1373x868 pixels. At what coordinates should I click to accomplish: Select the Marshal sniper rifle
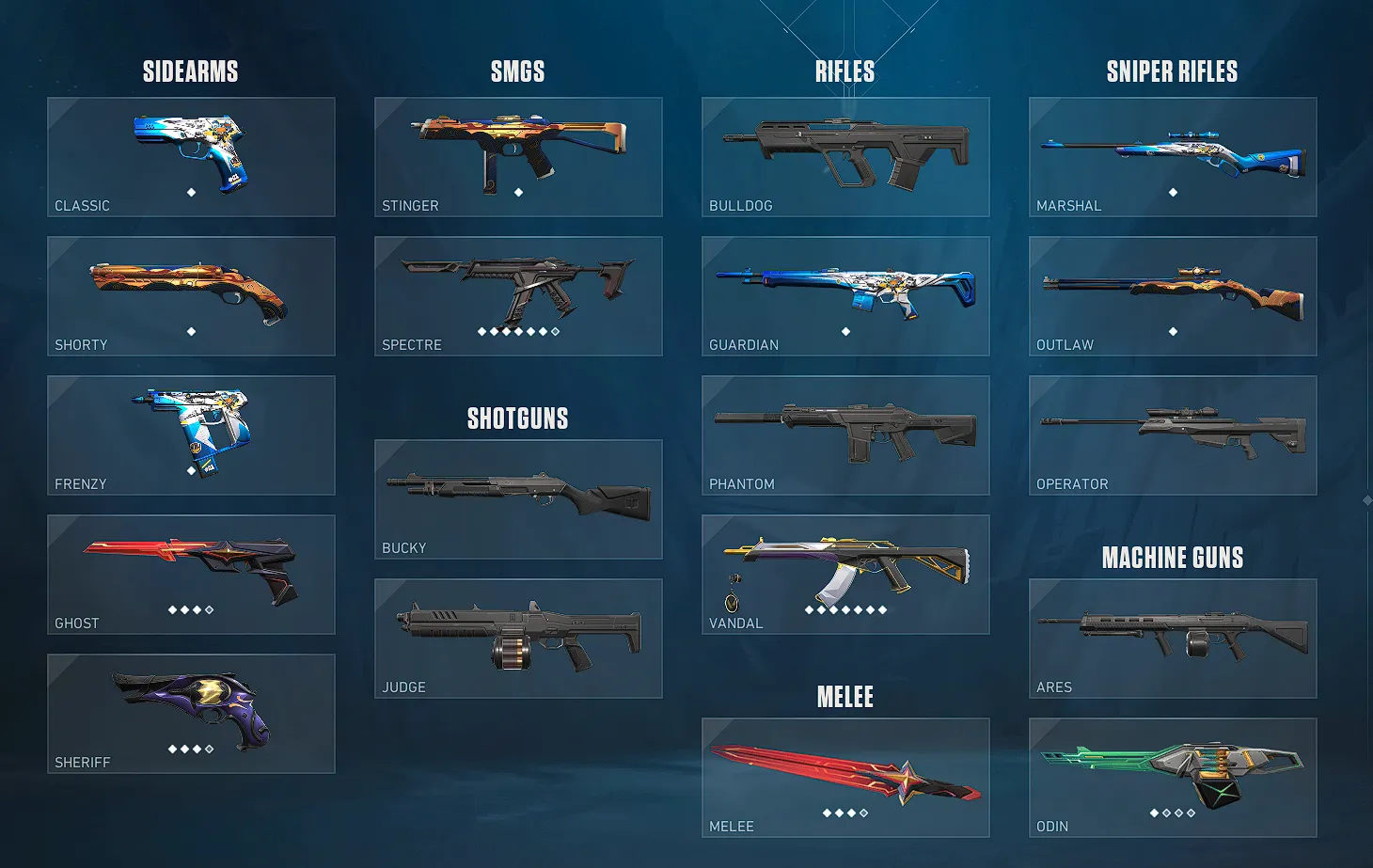1172,157
